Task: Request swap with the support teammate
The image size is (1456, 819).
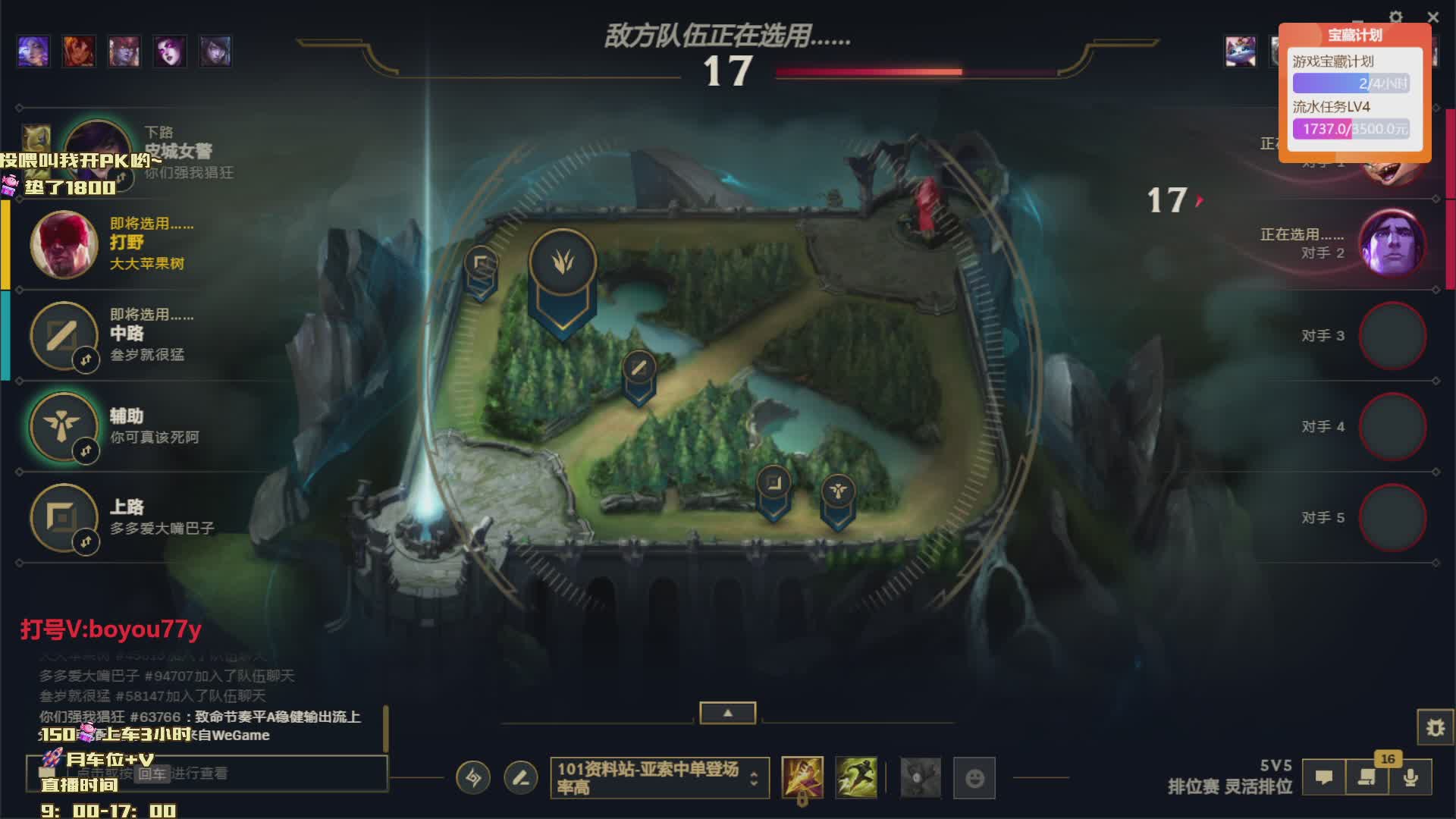Action: click(x=86, y=451)
